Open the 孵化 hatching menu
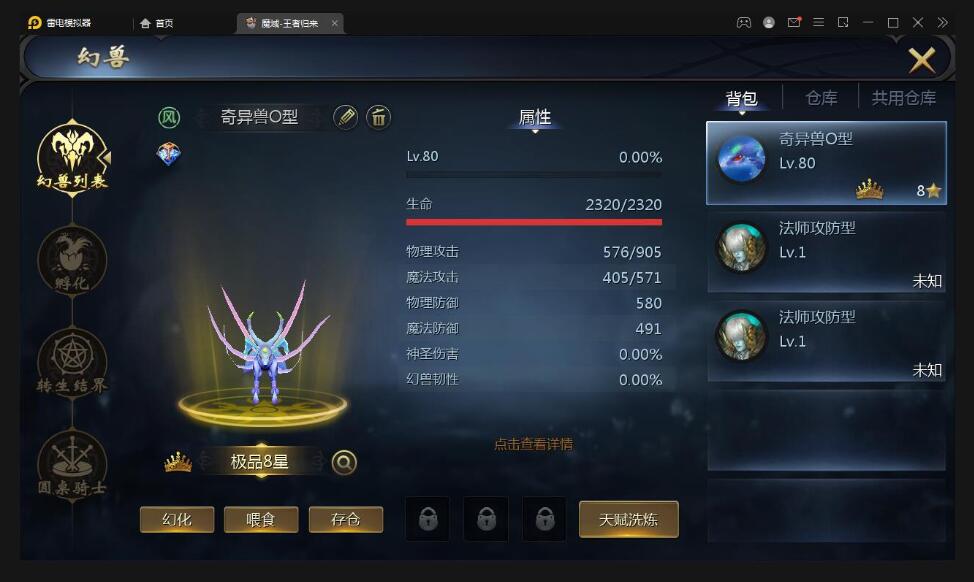The image size is (974, 582). [72, 259]
